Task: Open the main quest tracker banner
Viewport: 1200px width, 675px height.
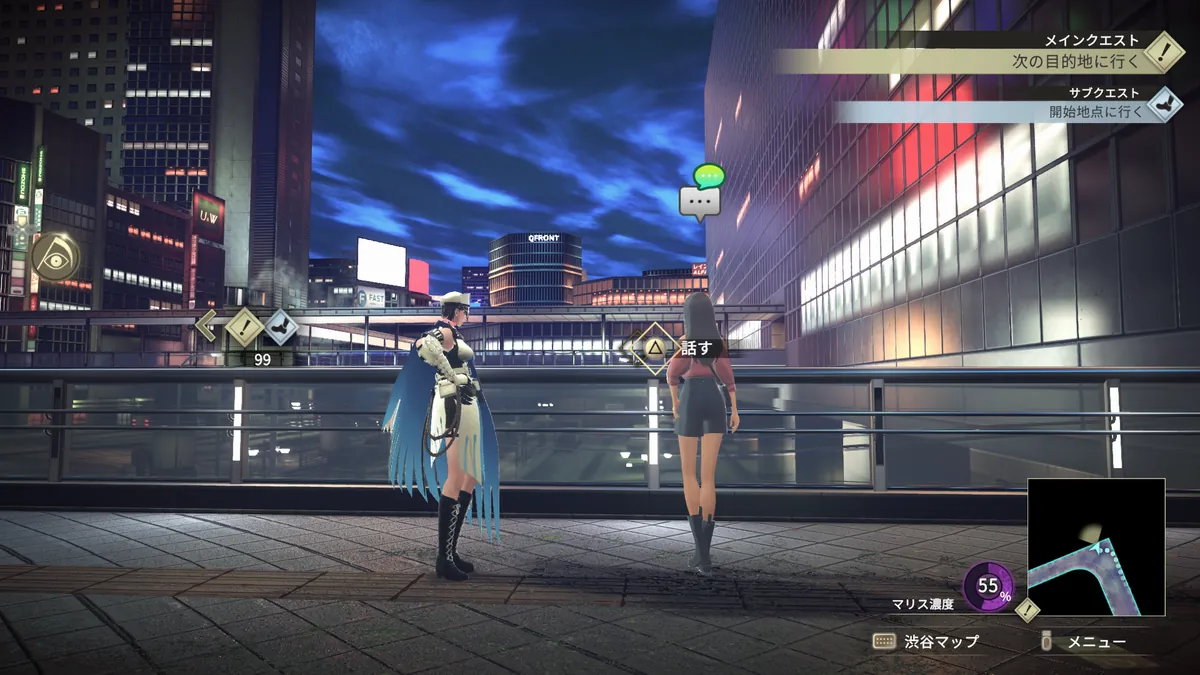Action: [x=960, y=60]
